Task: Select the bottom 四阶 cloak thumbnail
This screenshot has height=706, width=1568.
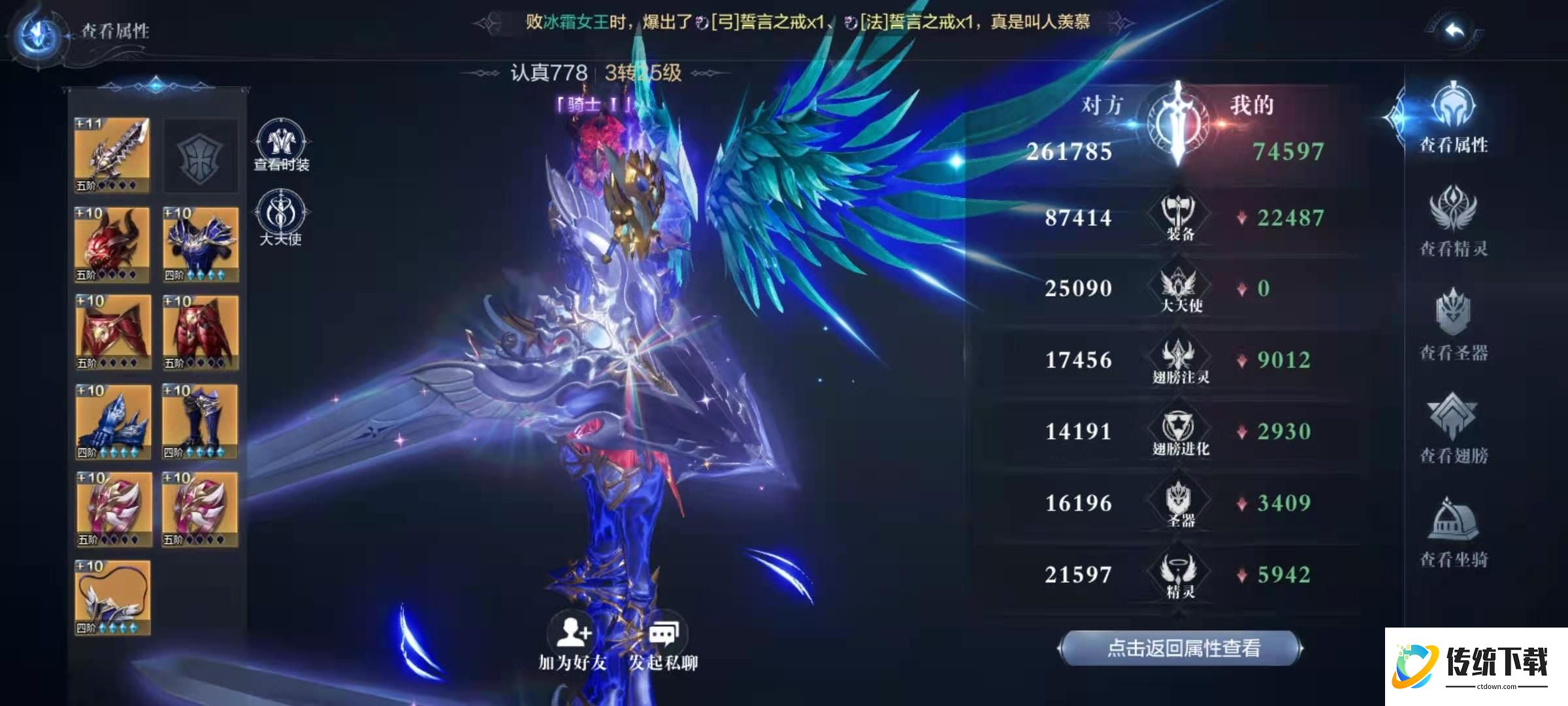Action: click(x=112, y=596)
